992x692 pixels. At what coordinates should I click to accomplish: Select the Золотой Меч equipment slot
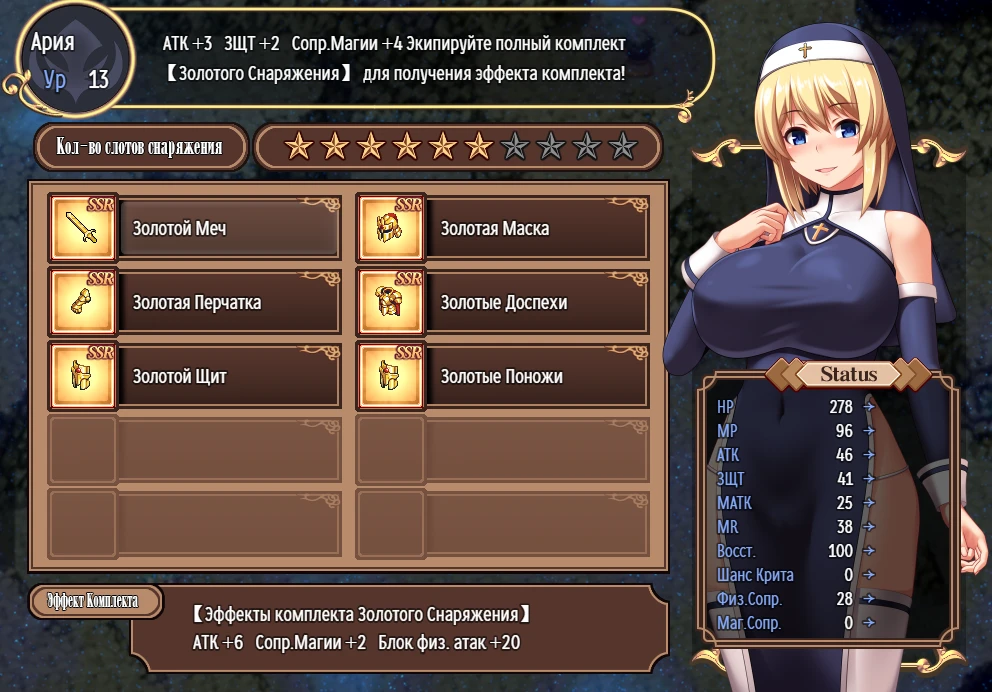point(230,229)
